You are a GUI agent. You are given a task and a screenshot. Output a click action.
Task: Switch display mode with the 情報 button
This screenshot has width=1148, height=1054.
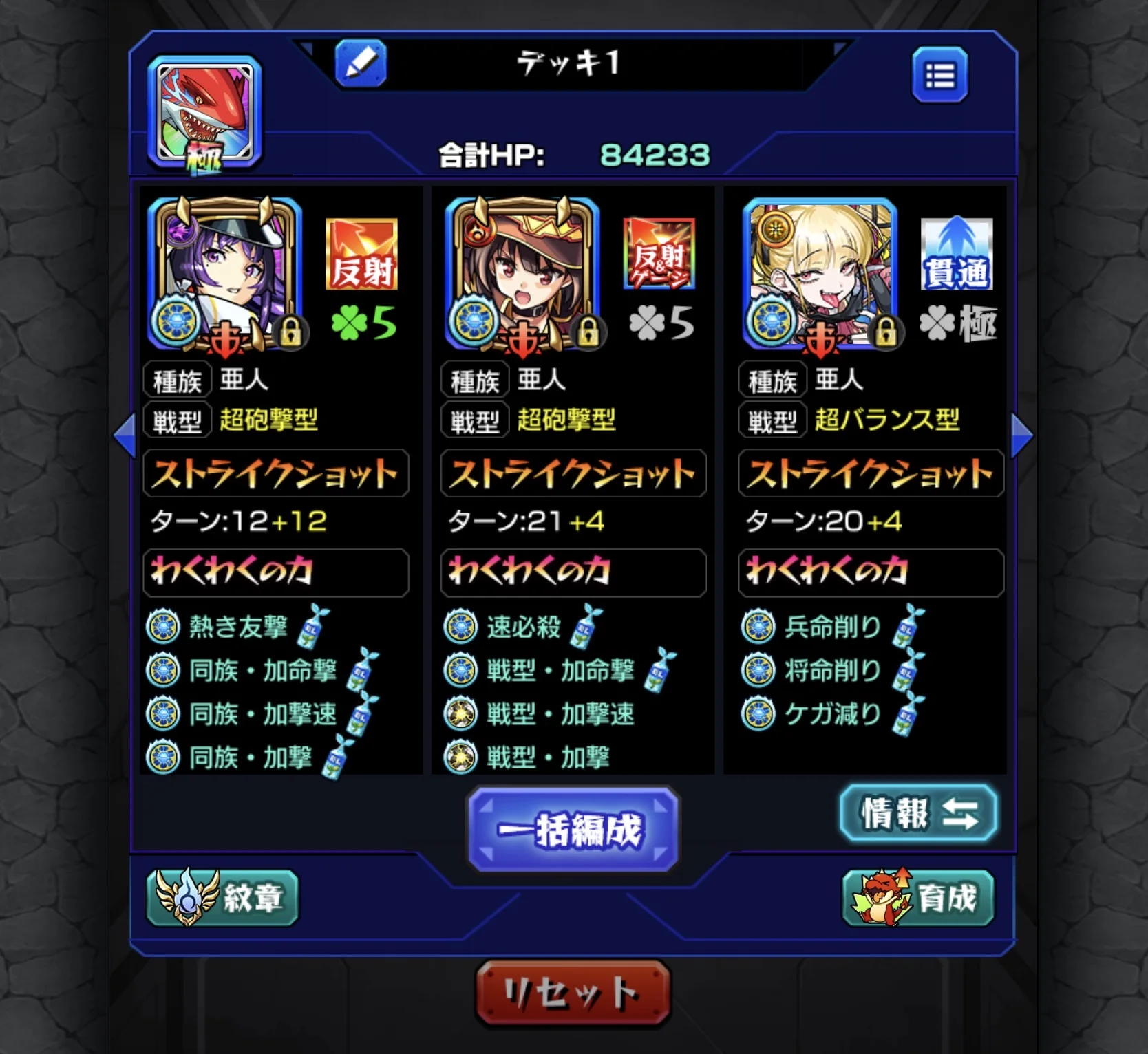918,814
